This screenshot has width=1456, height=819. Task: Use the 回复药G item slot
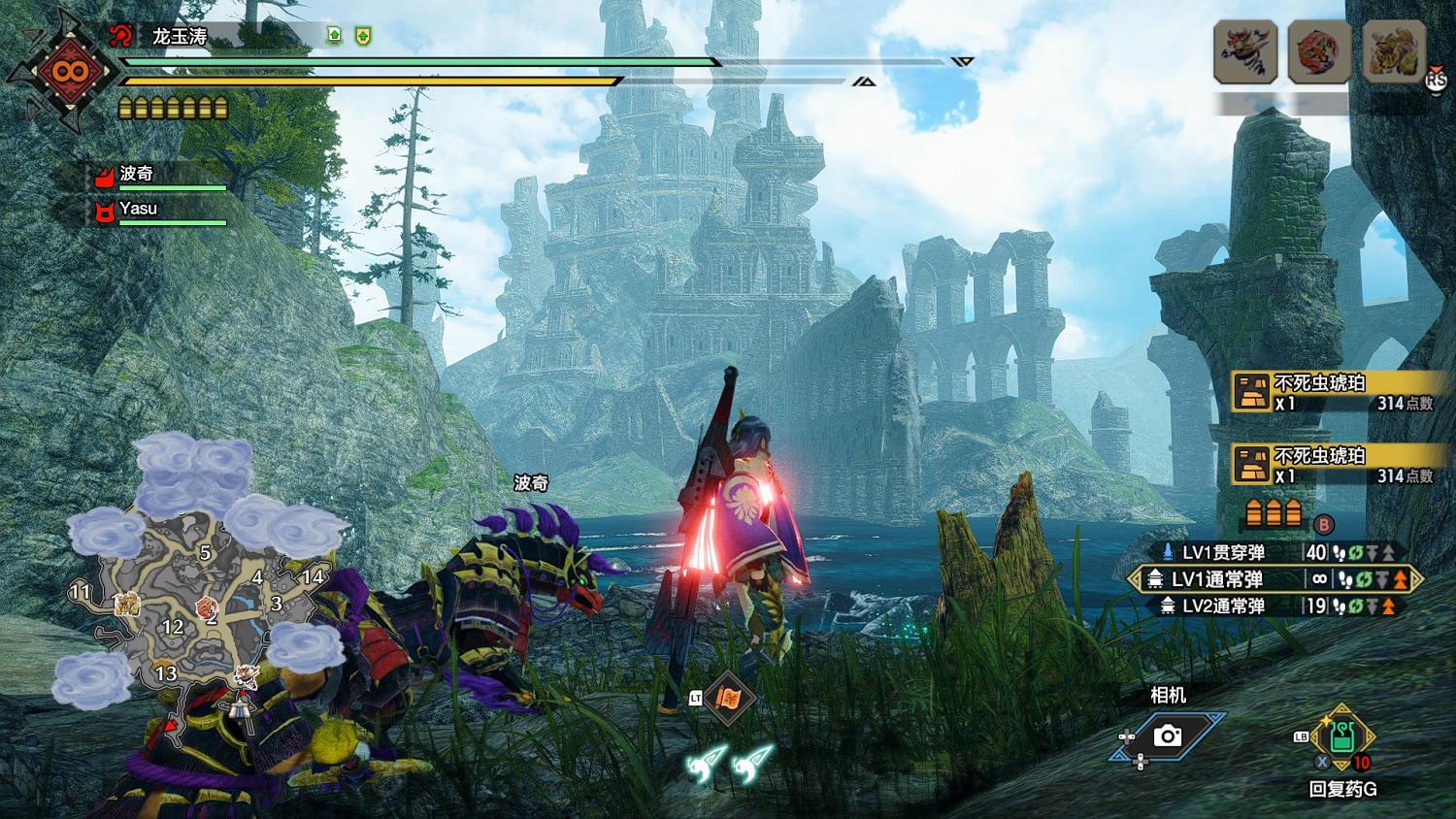coord(1342,740)
